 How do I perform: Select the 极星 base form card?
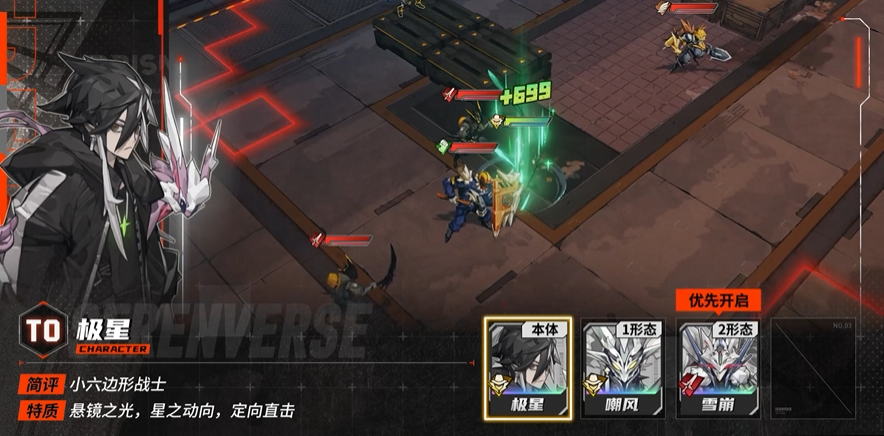528,367
